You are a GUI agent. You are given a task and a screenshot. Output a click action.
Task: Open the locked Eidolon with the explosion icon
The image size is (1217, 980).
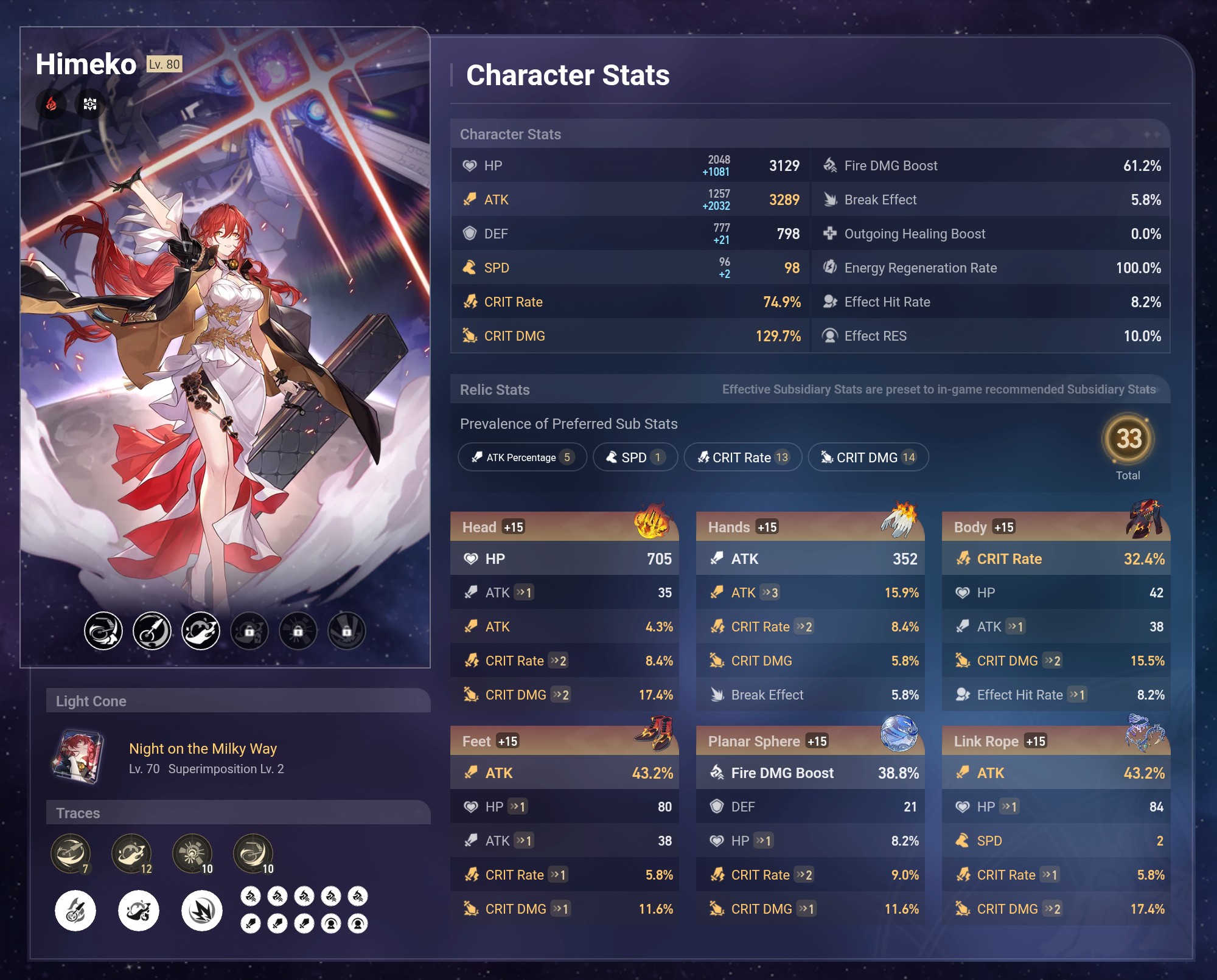pos(297,631)
